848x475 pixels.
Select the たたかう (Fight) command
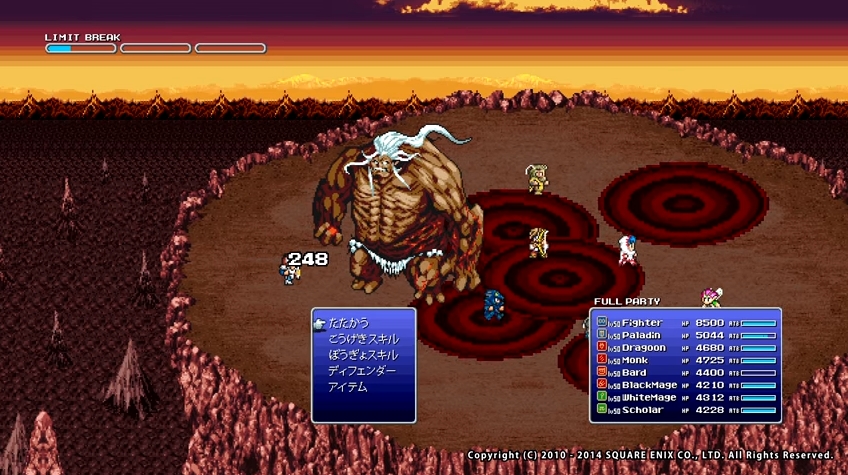pyautogui.click(x=348, y=323)
